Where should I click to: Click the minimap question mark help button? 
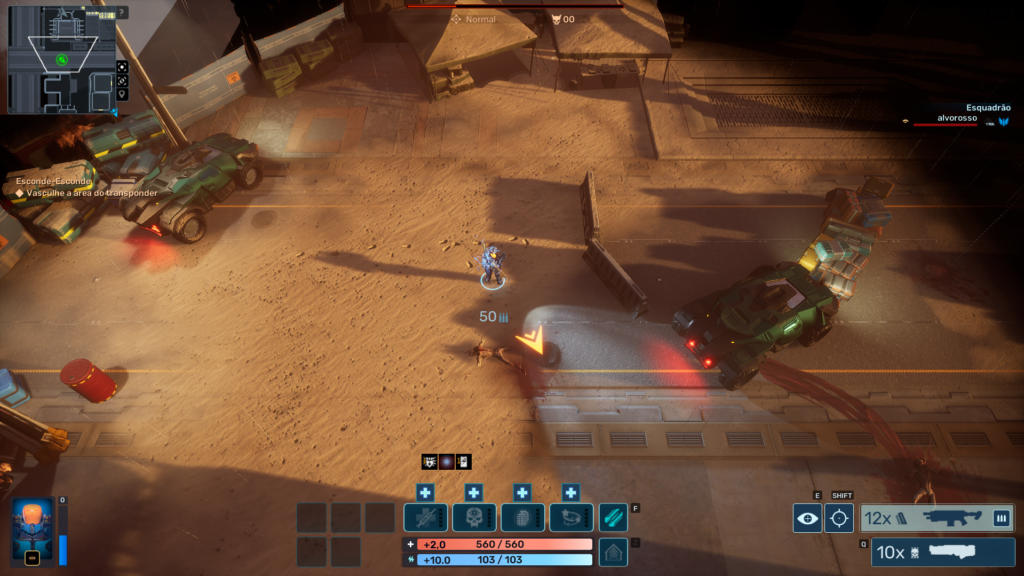coord(122,13)
